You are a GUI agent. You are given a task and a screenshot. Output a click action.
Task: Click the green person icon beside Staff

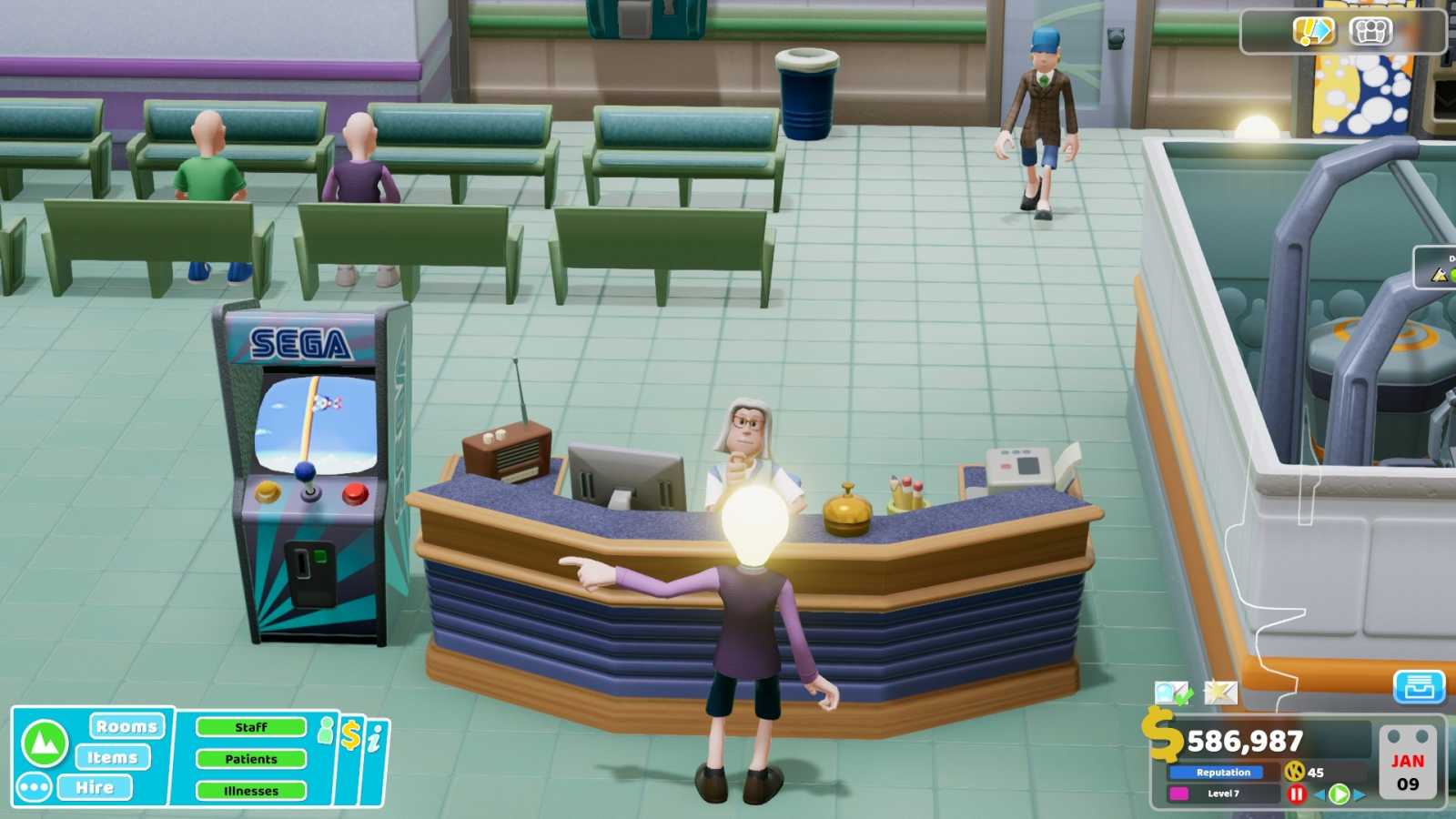(325, 729)
